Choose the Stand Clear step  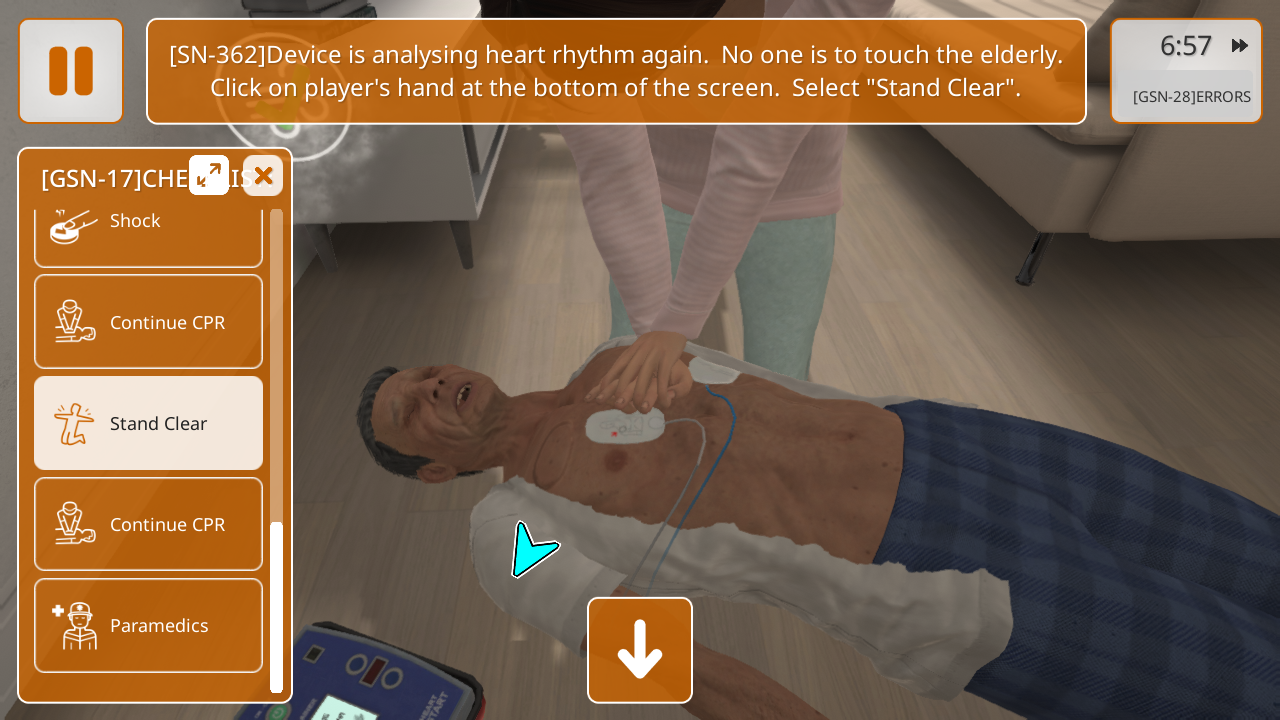(x=148, y=423)
